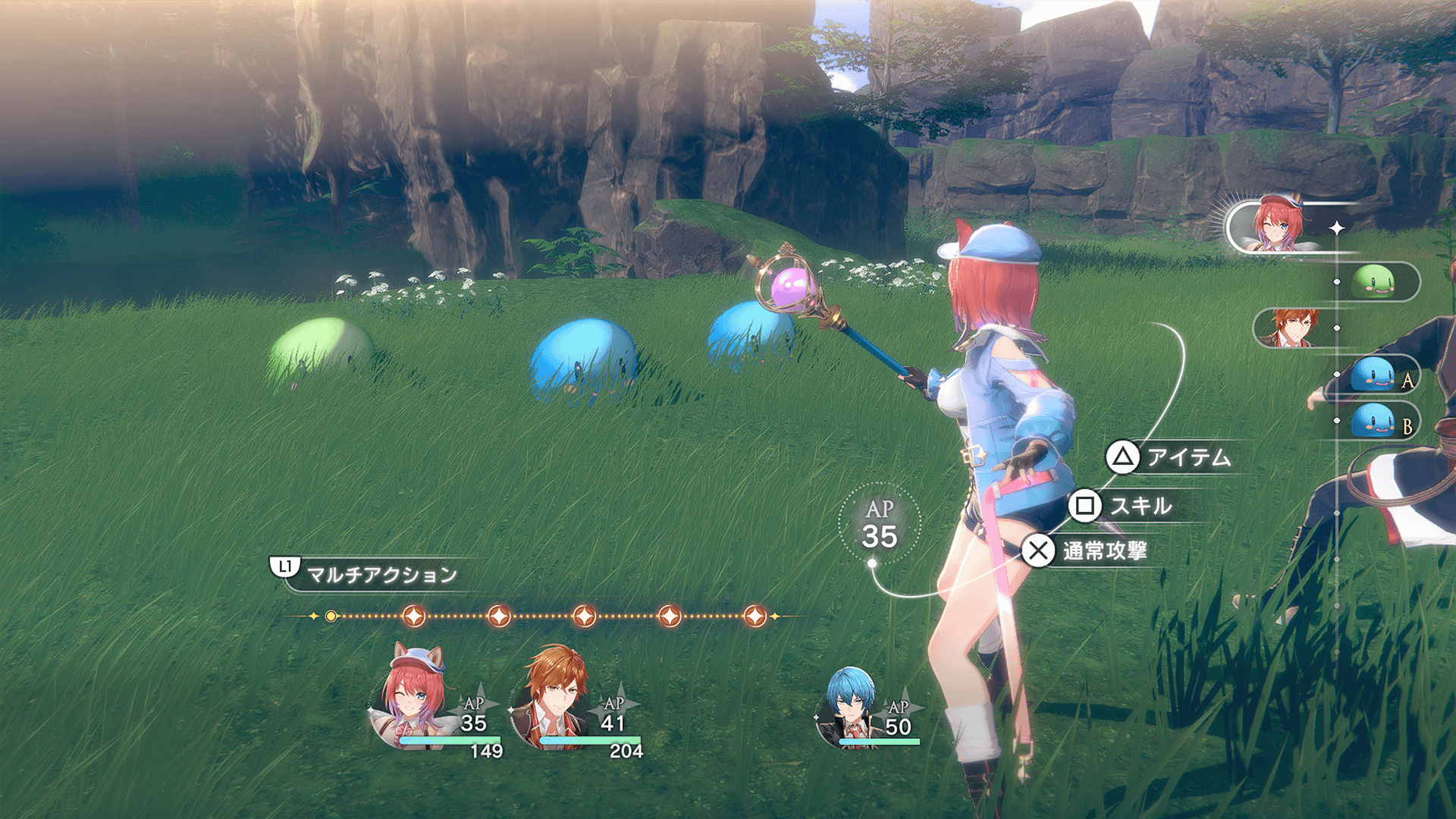Choose the アイテム command
Screen dimensions: 1456x819
point(1172,457)
